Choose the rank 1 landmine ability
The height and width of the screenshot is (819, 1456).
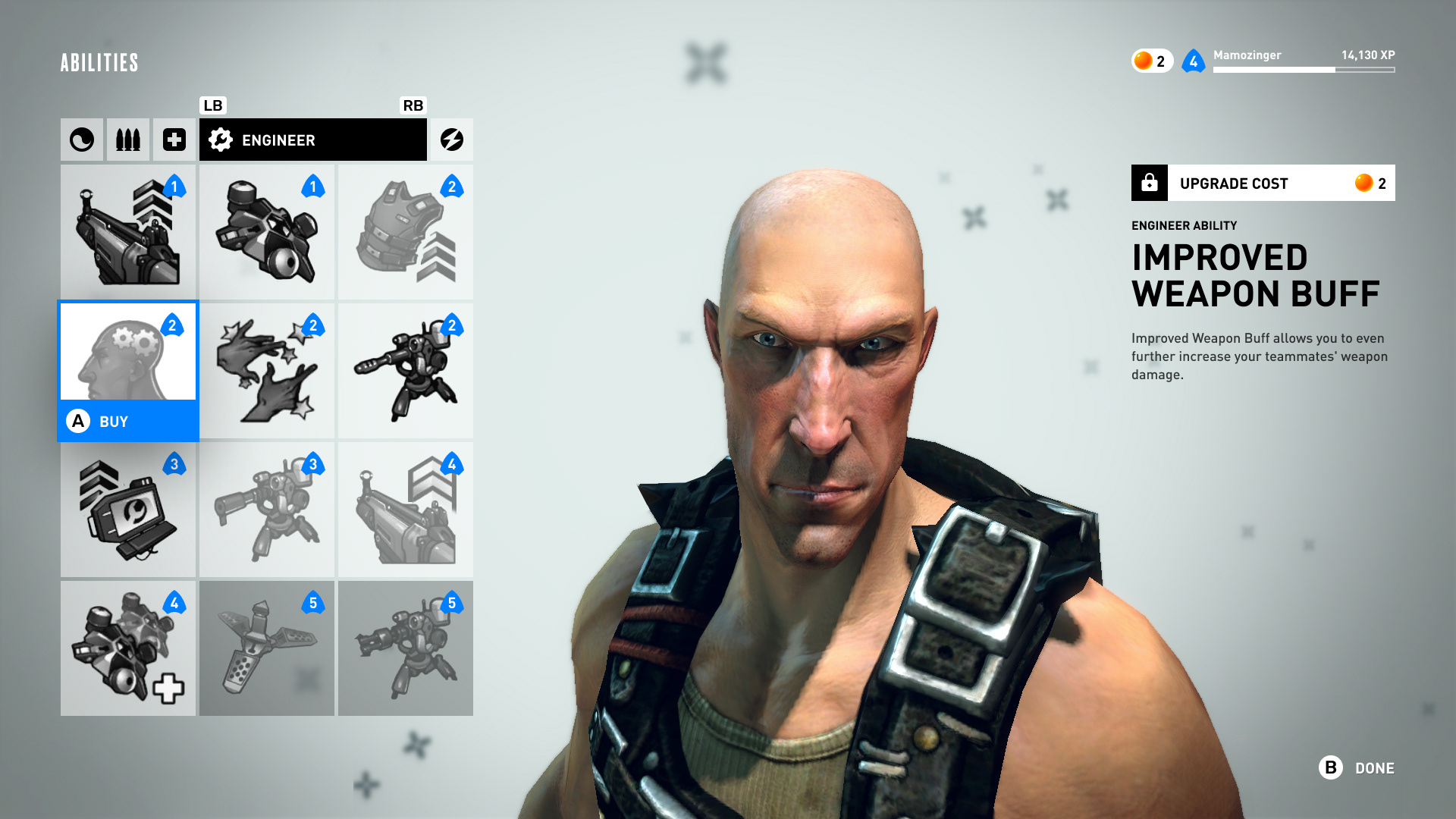pyautogui.click(x=266, y=232)
